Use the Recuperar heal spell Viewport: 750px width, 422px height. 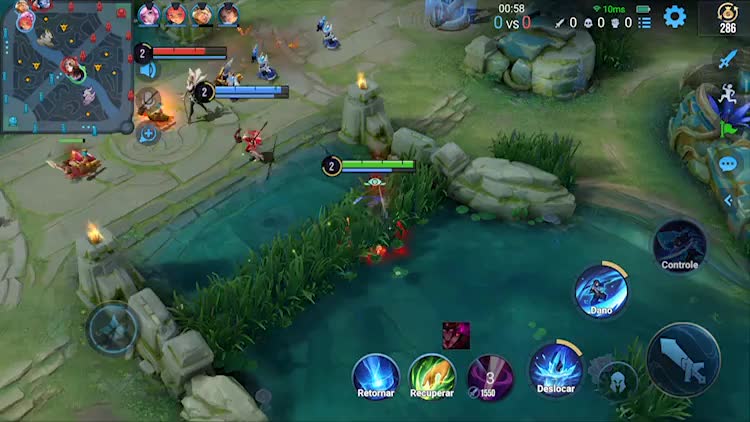pyautogui.click(x=432, y=376)
